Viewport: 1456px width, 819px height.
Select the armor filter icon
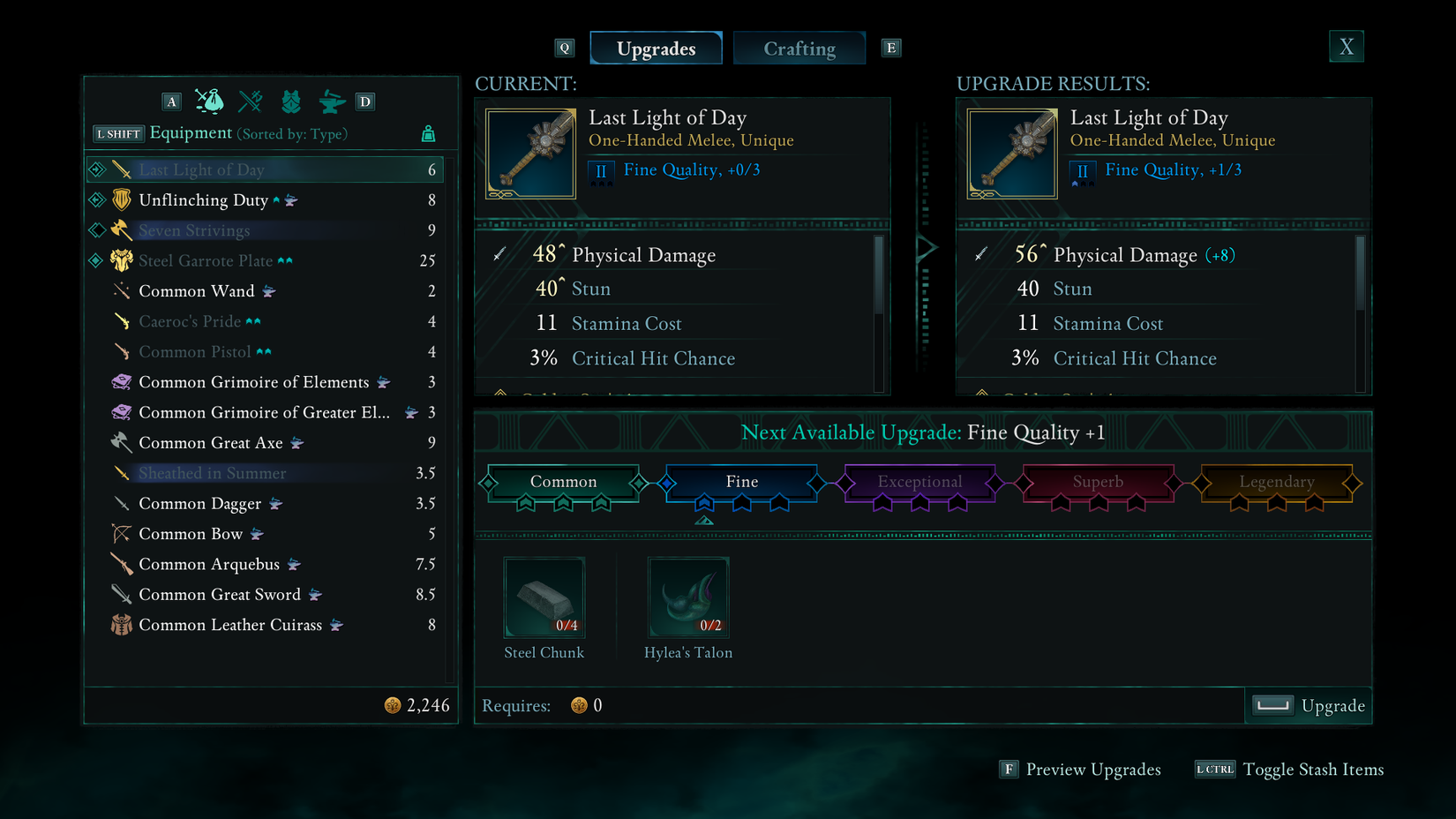click(x=291, y=101)
